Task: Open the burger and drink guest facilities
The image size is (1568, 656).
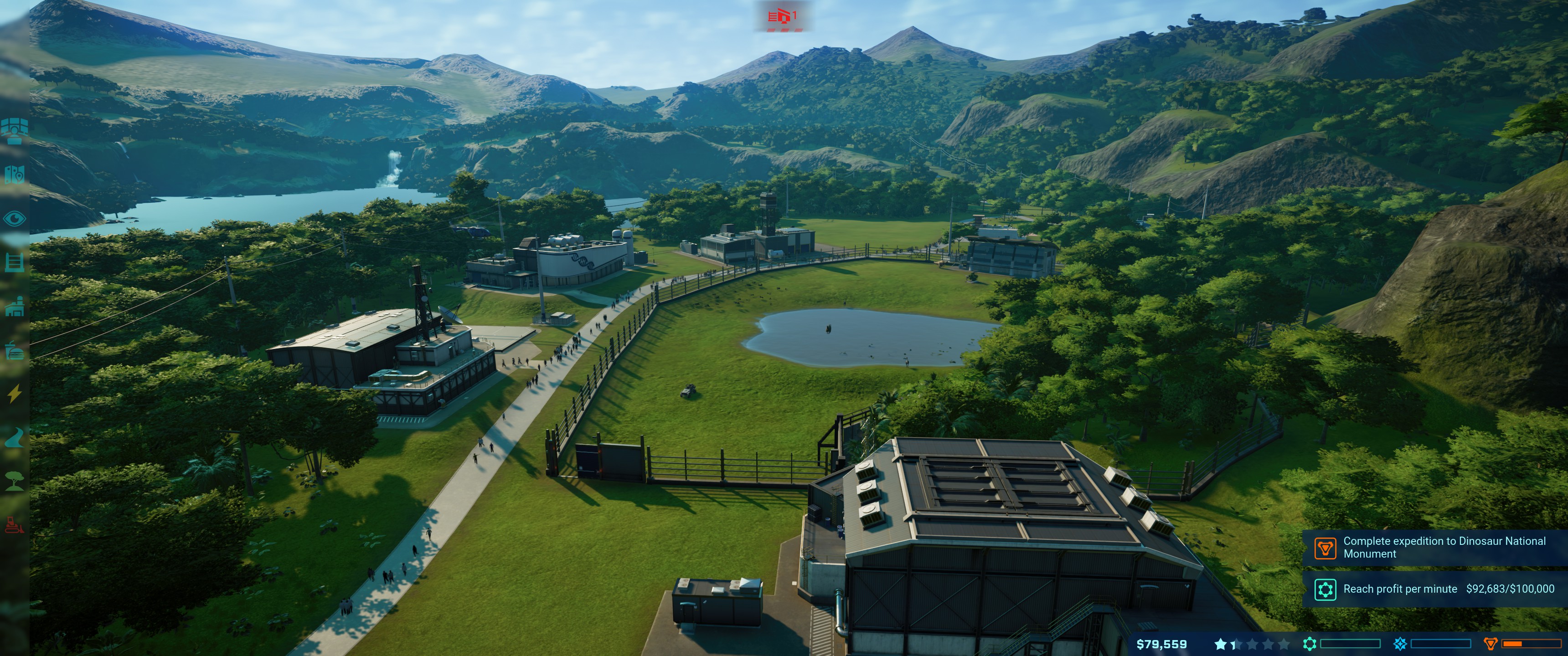Action: [x=15, y=350]
